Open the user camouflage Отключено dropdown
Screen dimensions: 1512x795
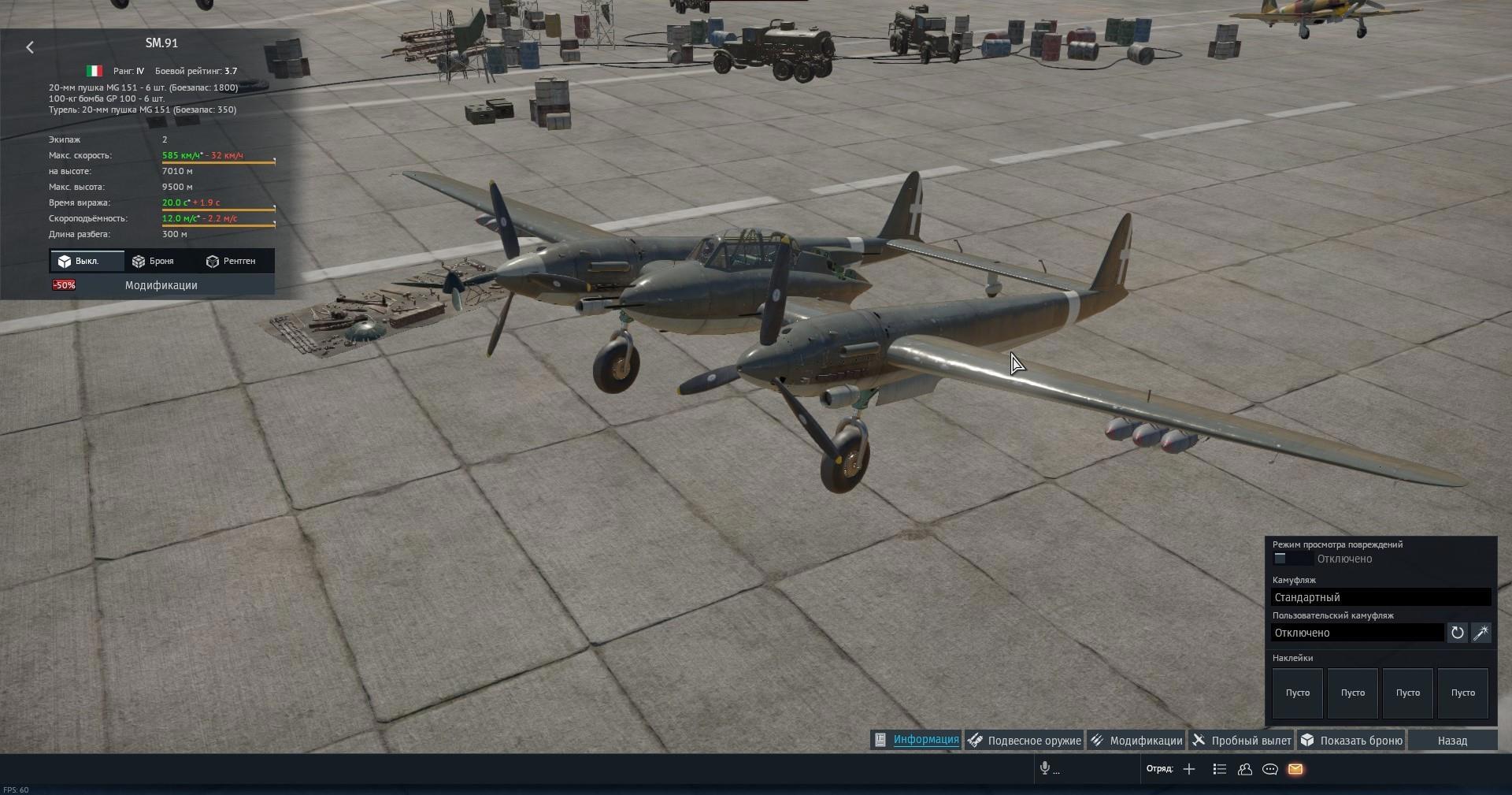coord(1357,633)
